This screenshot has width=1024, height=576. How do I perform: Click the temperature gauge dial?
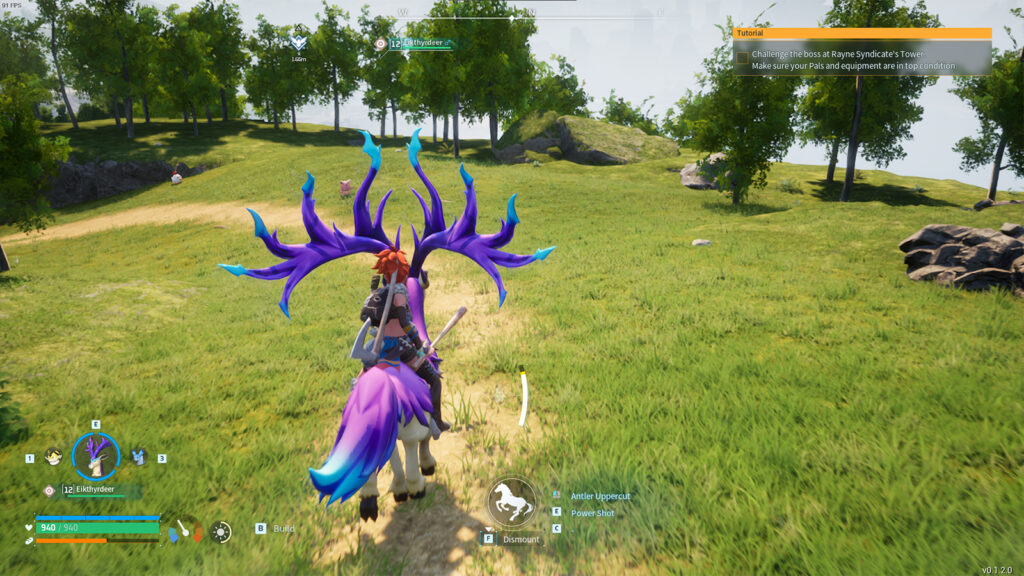[184, 529]
